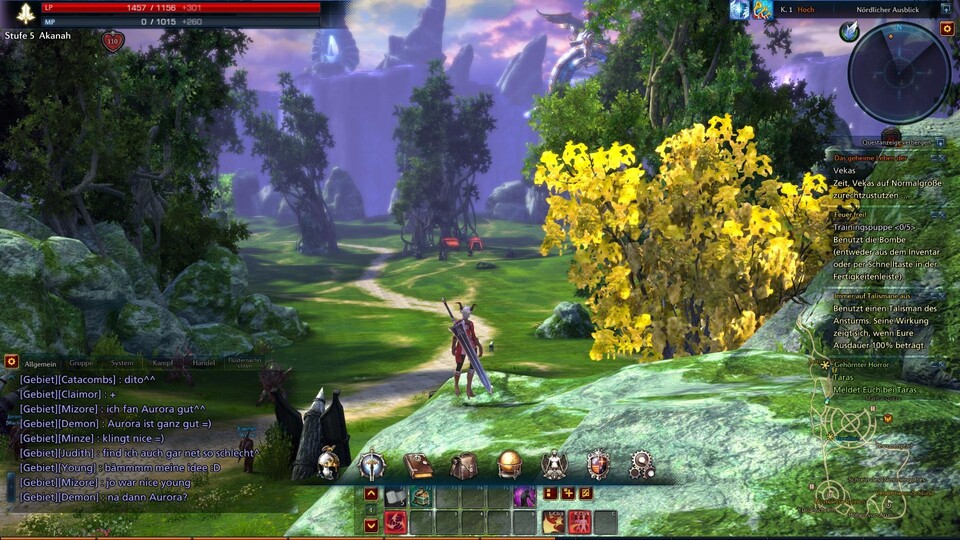The image size is (960, 540).
Task: Open the leather bag inventory
Action: pyautogui.click(x=463, y=465)
